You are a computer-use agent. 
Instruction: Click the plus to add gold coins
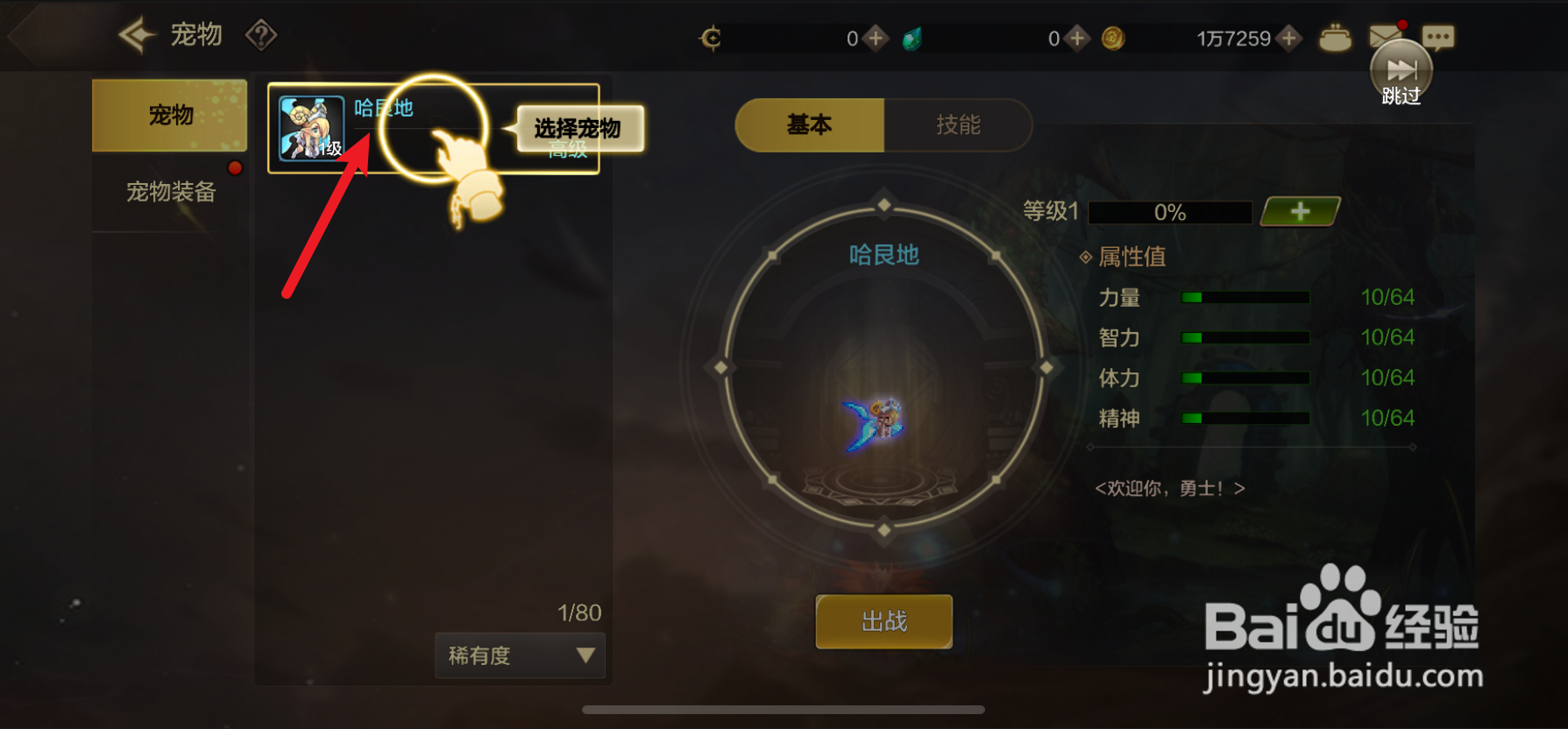pyautogui.click(x=1288, y=39)
